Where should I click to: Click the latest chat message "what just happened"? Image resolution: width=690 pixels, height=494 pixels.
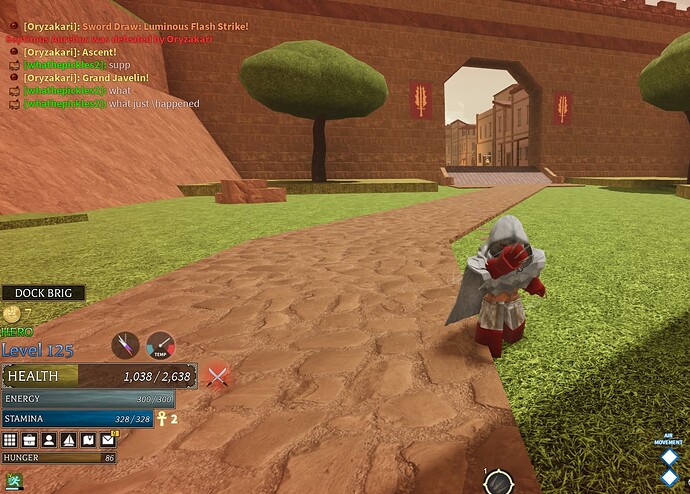[x=153, y=104]
